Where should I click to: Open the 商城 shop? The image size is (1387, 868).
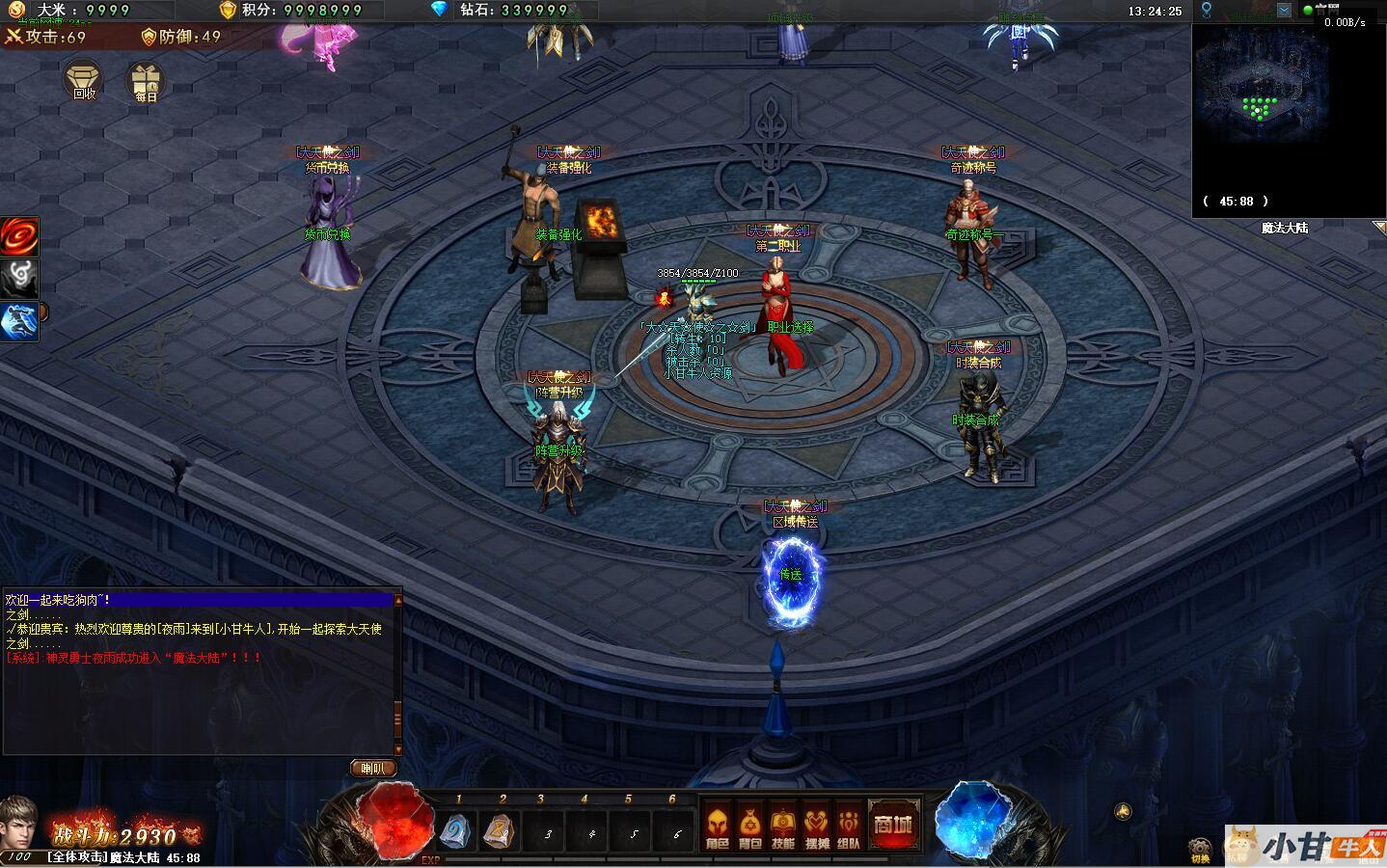(x=892, y=825)
